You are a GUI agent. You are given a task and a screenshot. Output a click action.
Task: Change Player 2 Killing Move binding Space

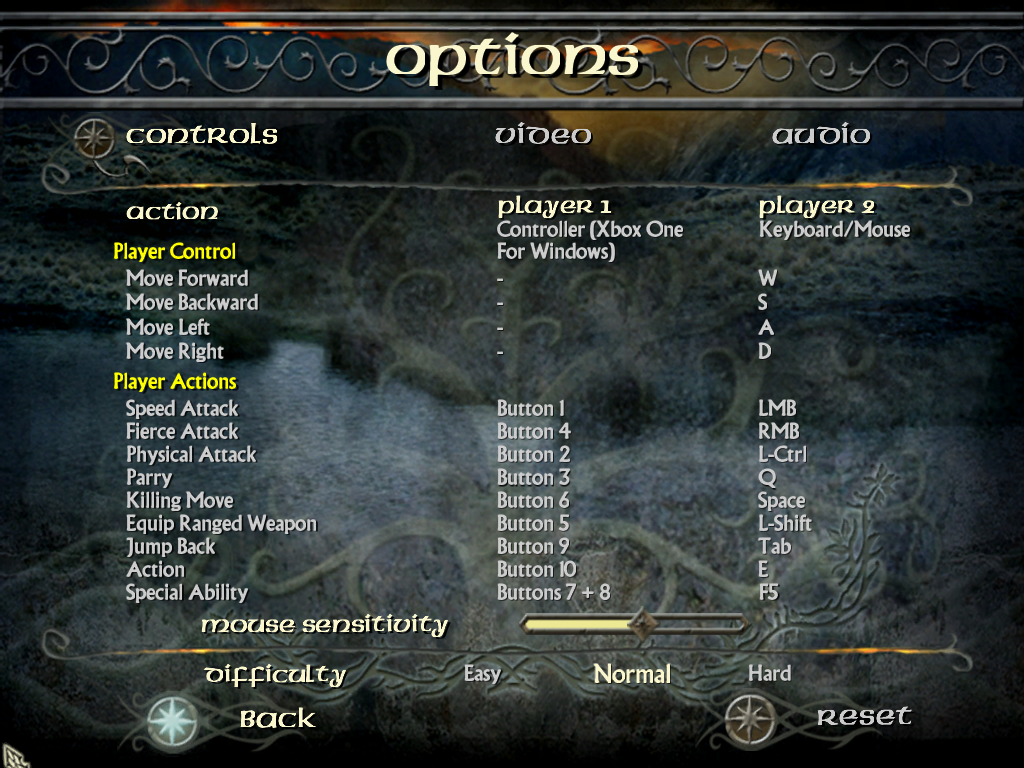point(781,501)
